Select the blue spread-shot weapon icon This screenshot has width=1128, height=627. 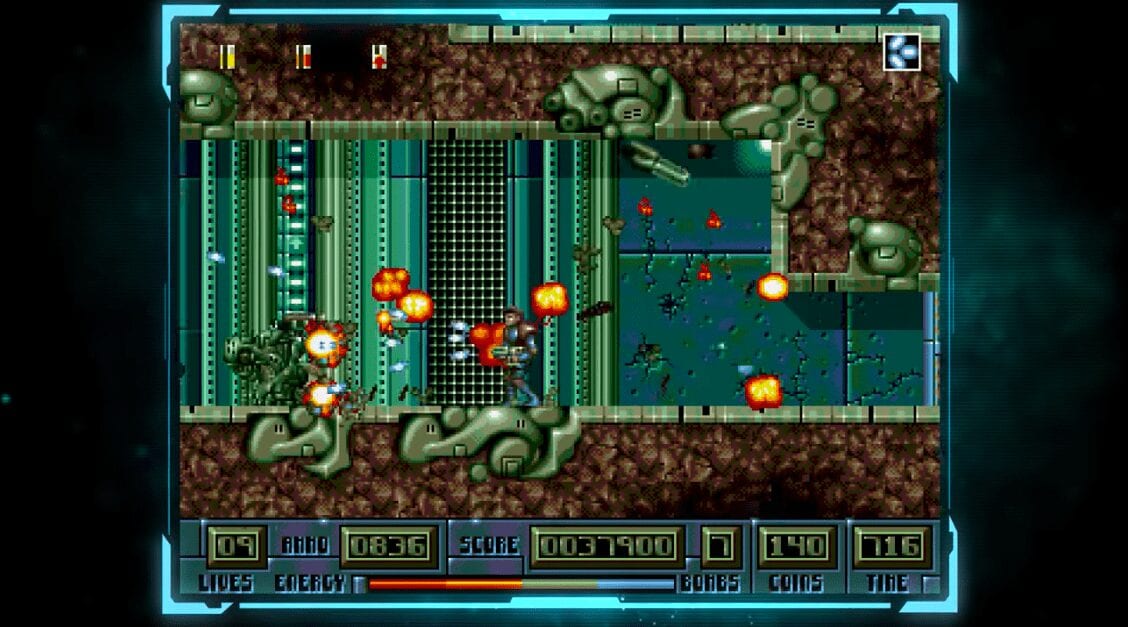tap(901, 52)
